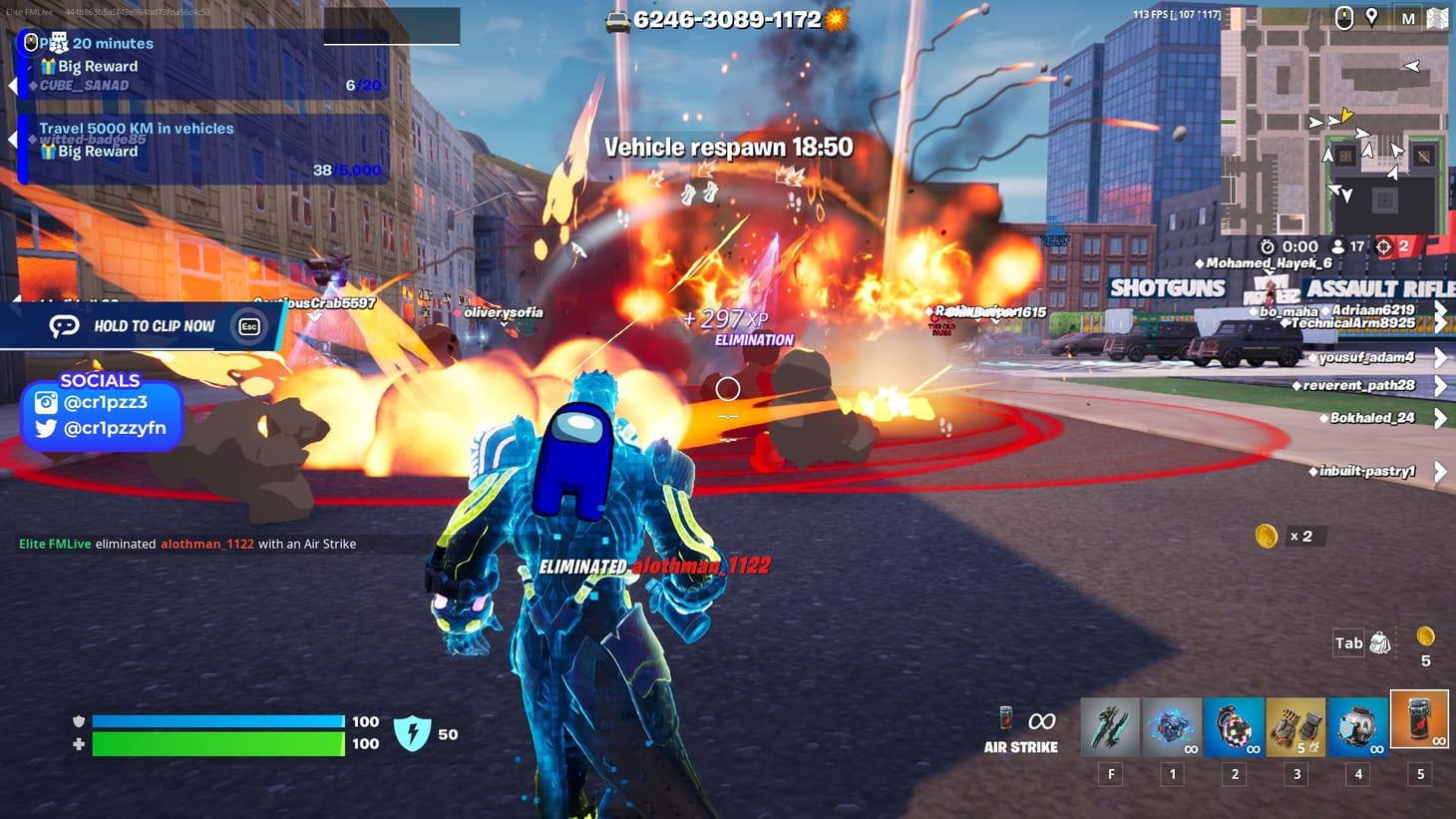Select the Boogie Bomb in slot 2
Screen dimensions: 1456x819
coord(1234,728)
